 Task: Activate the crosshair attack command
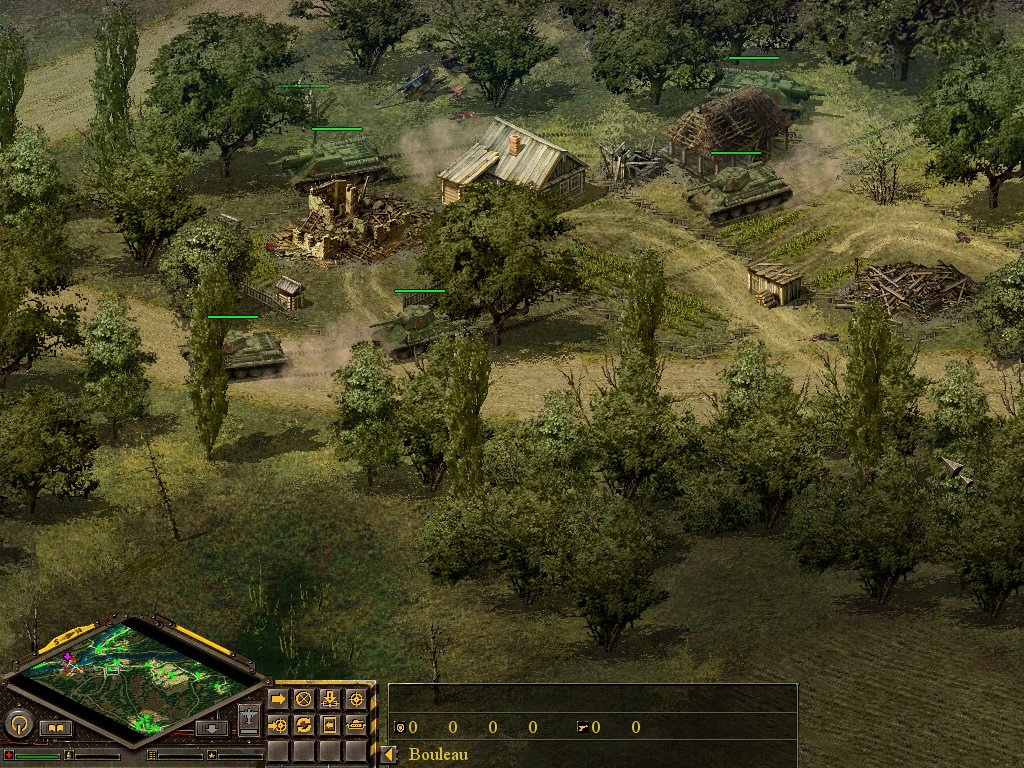pos(355,699)
